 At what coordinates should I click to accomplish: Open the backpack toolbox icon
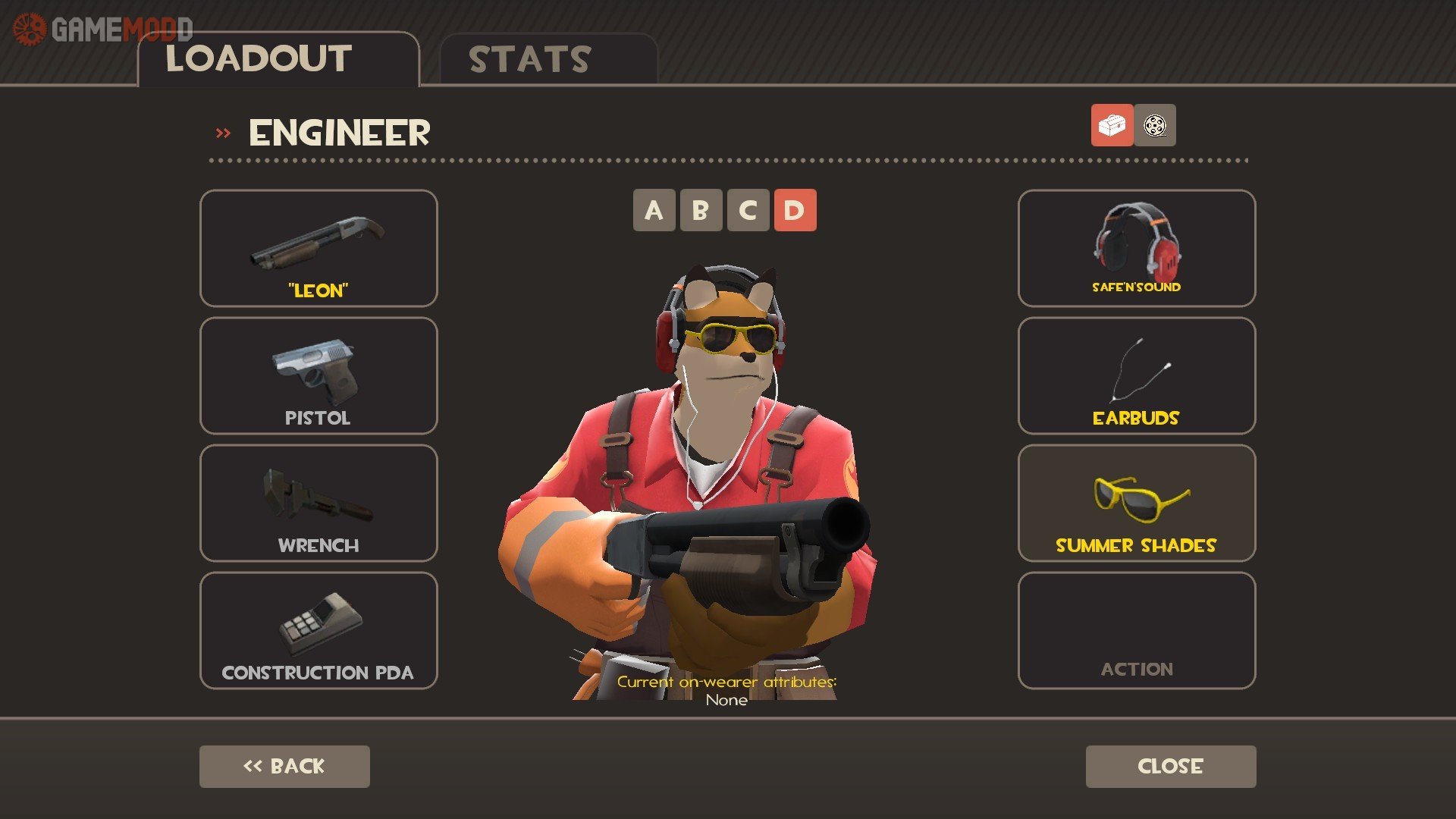point(1111,126)
